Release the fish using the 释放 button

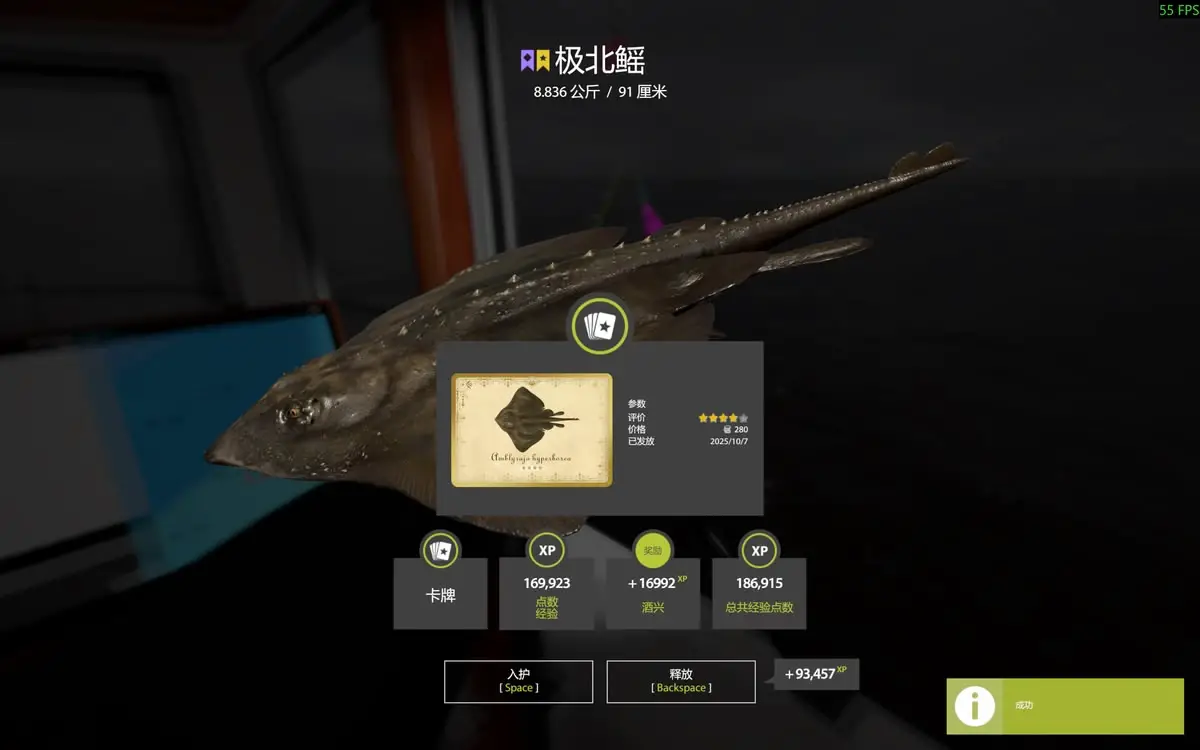[680, 681]
